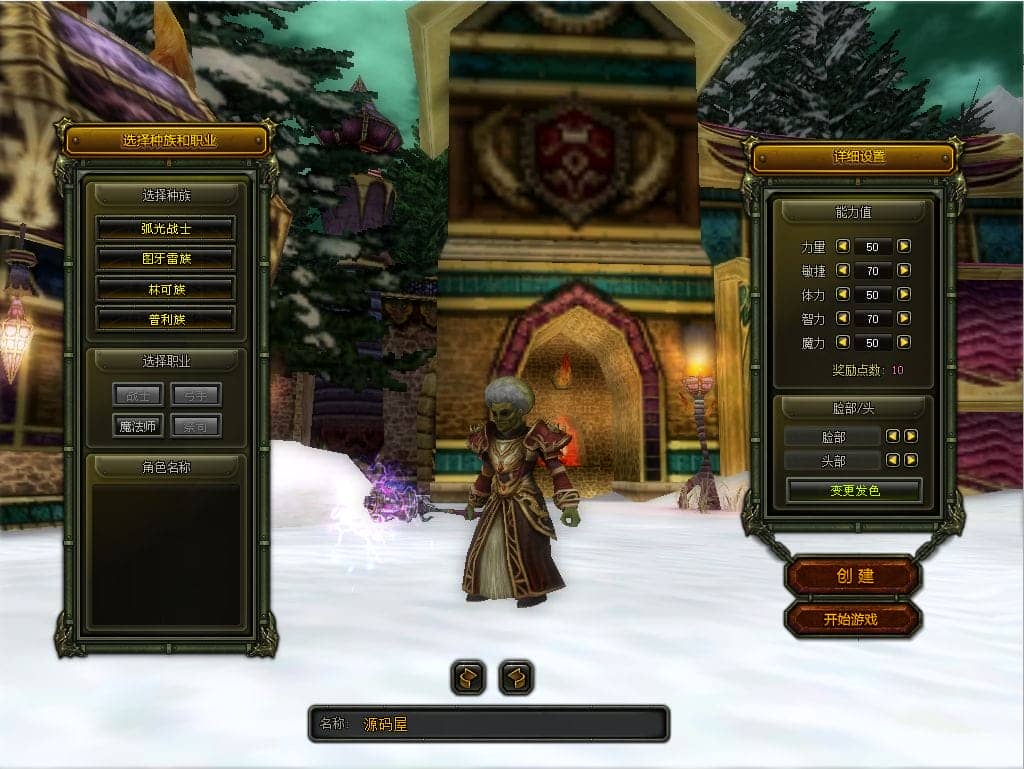Viewport: 1024px width, 769px height.
Task: Pick the 林可族 race option
Action: coord(165,289)
